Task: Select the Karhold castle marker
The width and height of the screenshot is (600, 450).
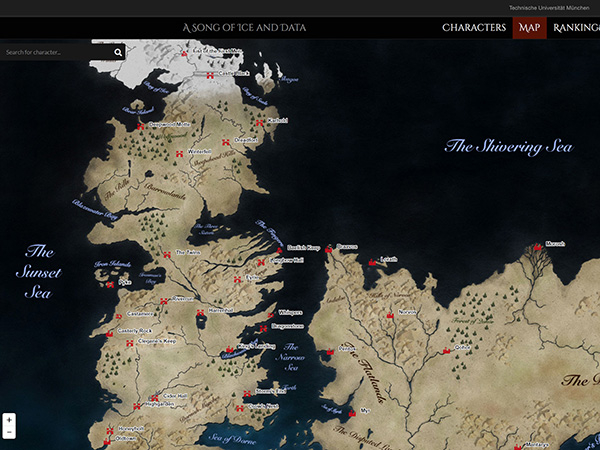Action: [258, 121]
